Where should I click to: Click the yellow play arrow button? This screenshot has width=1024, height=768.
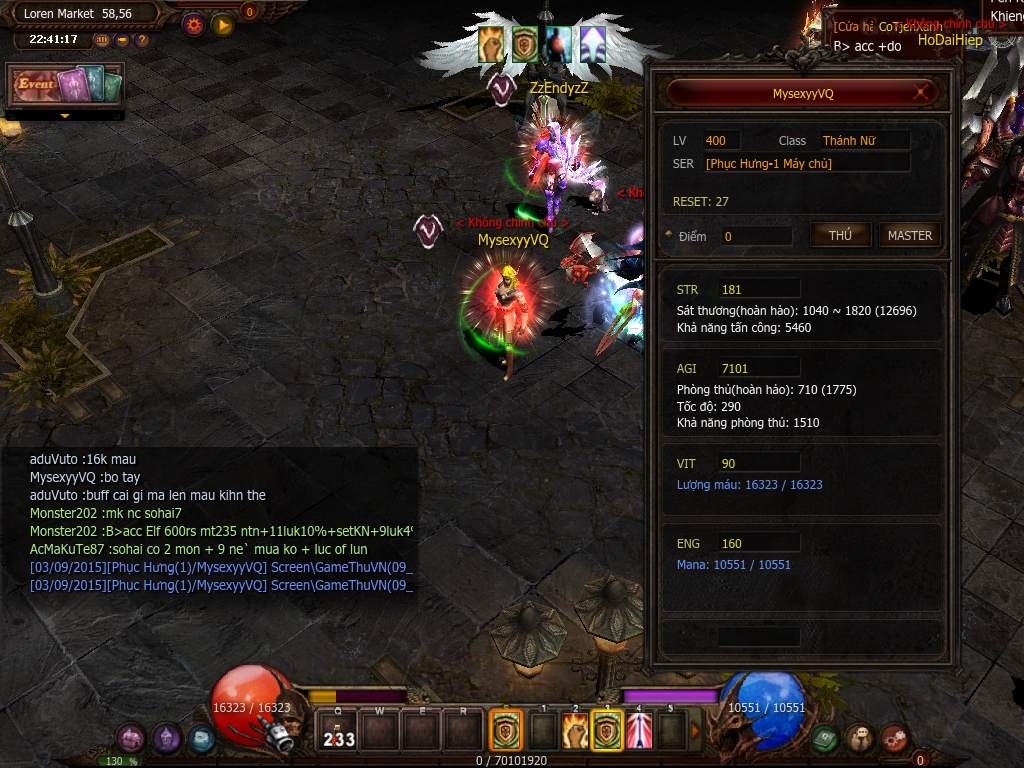[x=222, y=25]
